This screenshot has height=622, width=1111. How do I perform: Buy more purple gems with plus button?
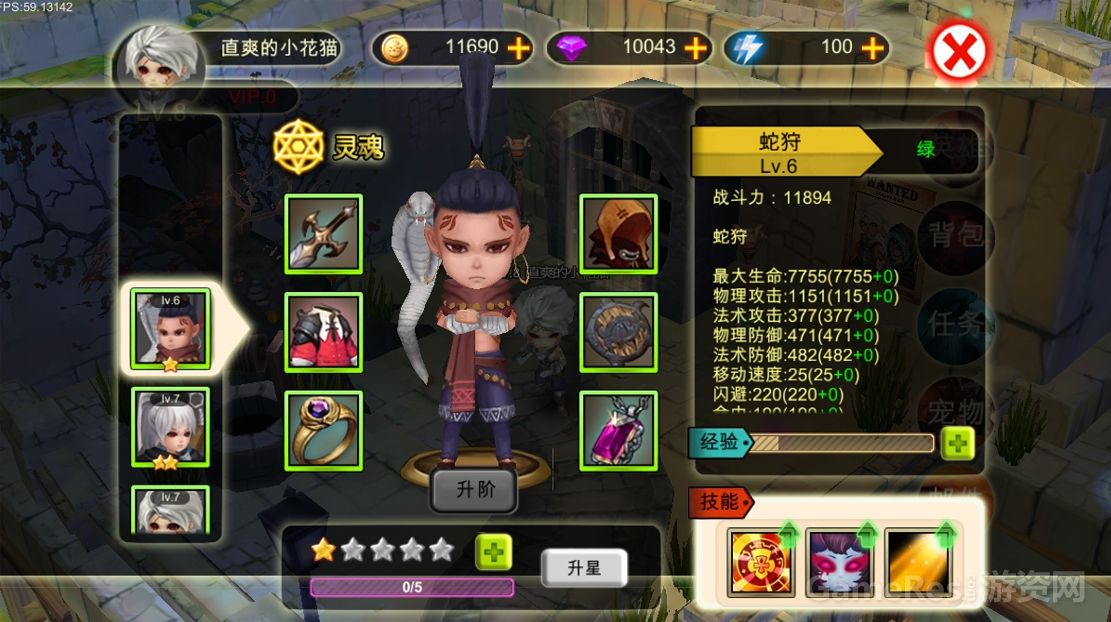pos(695,47)
